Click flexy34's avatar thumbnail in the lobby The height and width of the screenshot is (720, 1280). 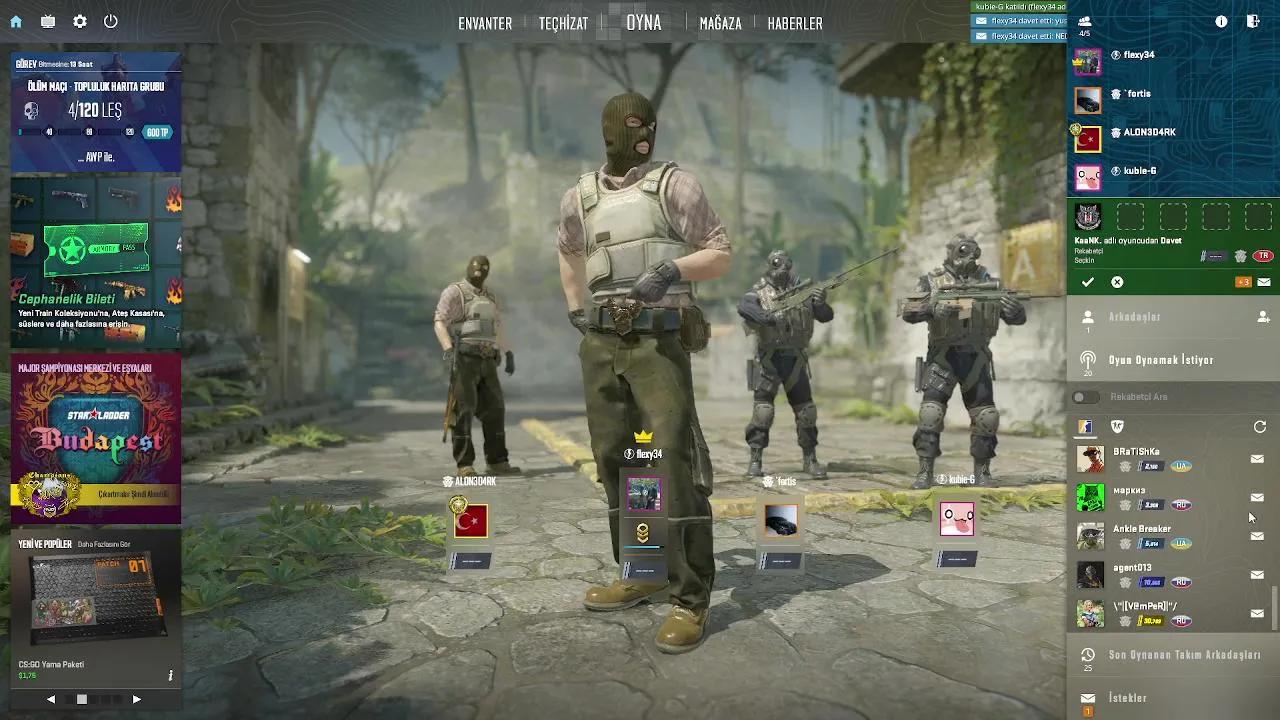point(645,492)
